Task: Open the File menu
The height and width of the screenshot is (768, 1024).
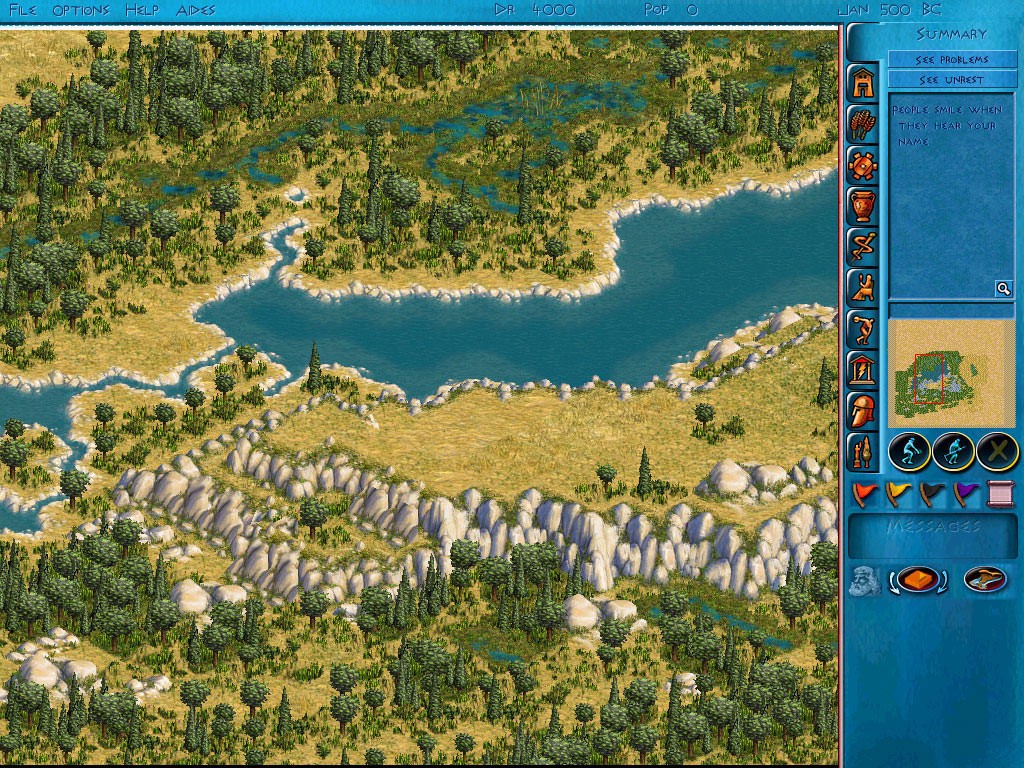Action: 23,10
